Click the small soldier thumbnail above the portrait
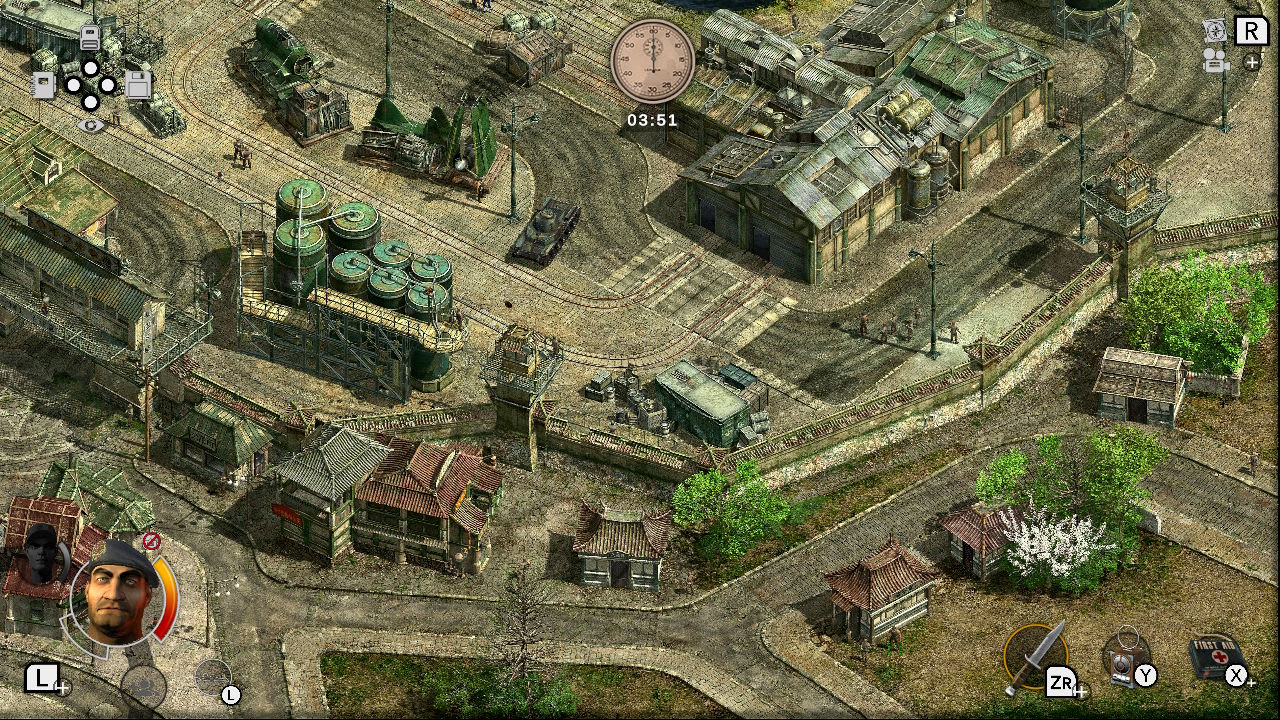Screen dimensions: 1280x720 click(40, 555)
